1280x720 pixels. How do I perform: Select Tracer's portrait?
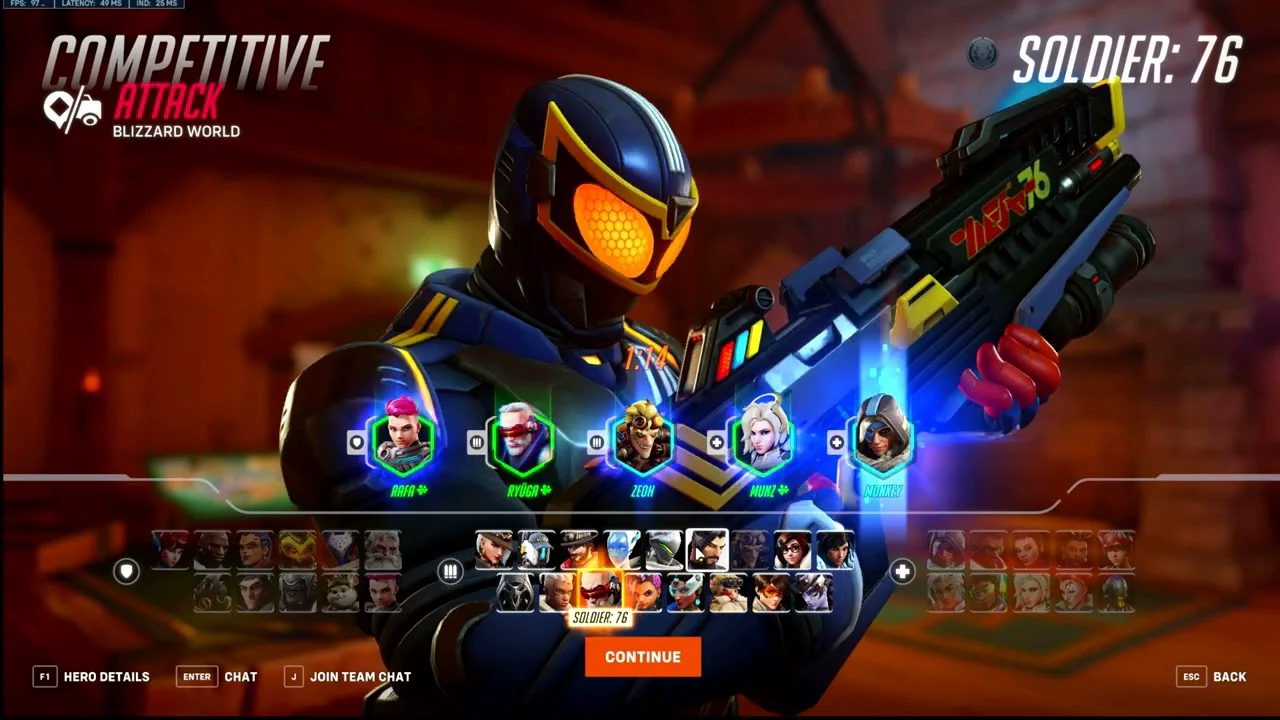coord(771,592)
